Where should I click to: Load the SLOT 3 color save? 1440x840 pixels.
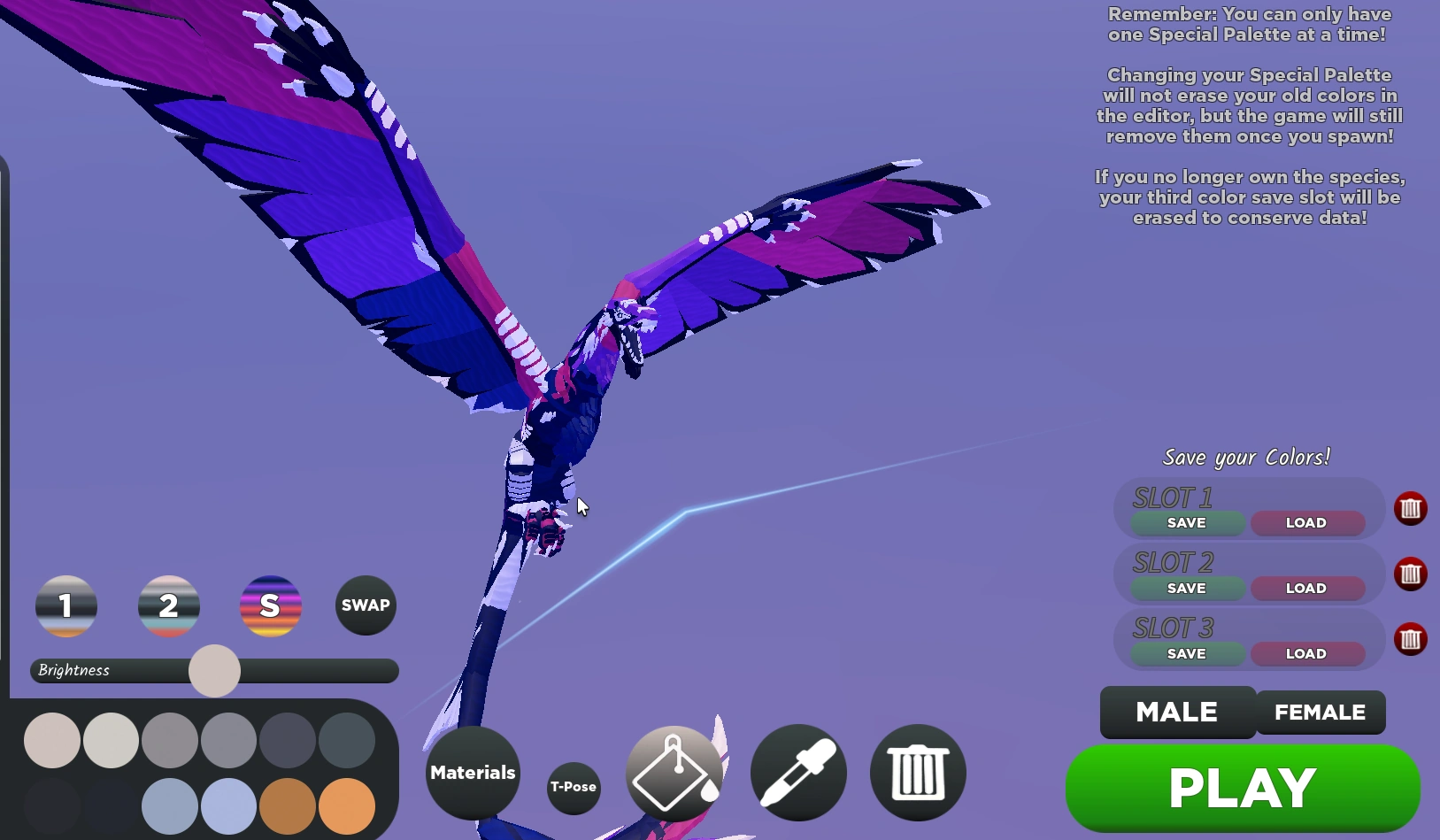(1306, 653)
